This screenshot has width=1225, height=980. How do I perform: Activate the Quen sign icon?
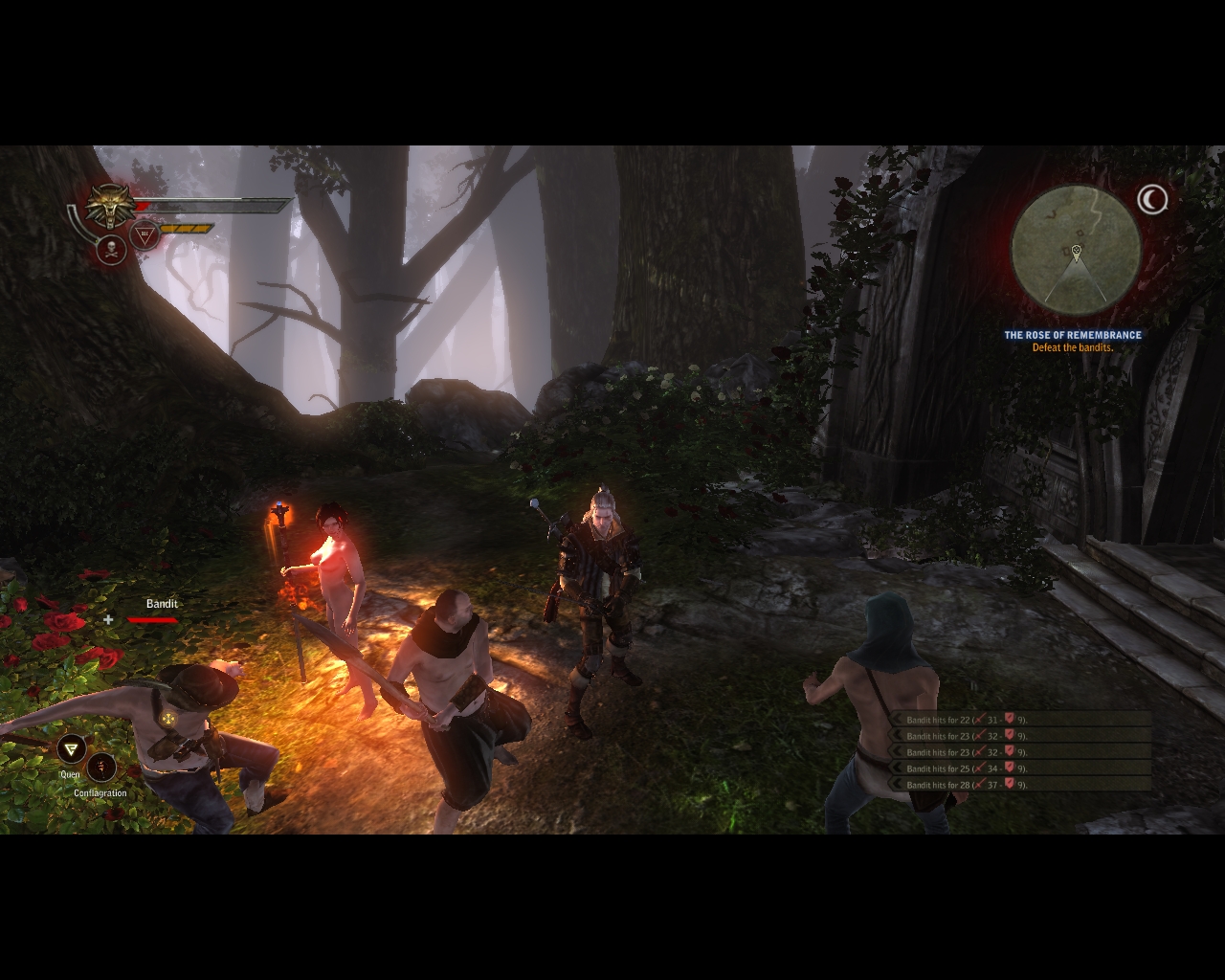(x=71, y=749)
